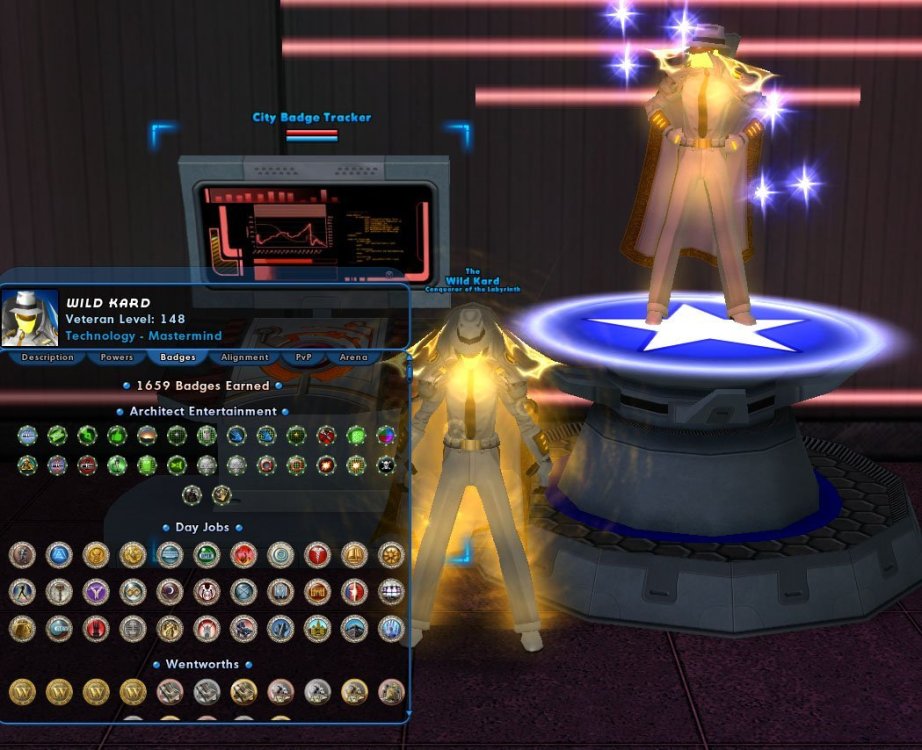Viewport: 922px width, 750px height.
Task: Click the blue triangle A badge
Action: pos(58,555)
